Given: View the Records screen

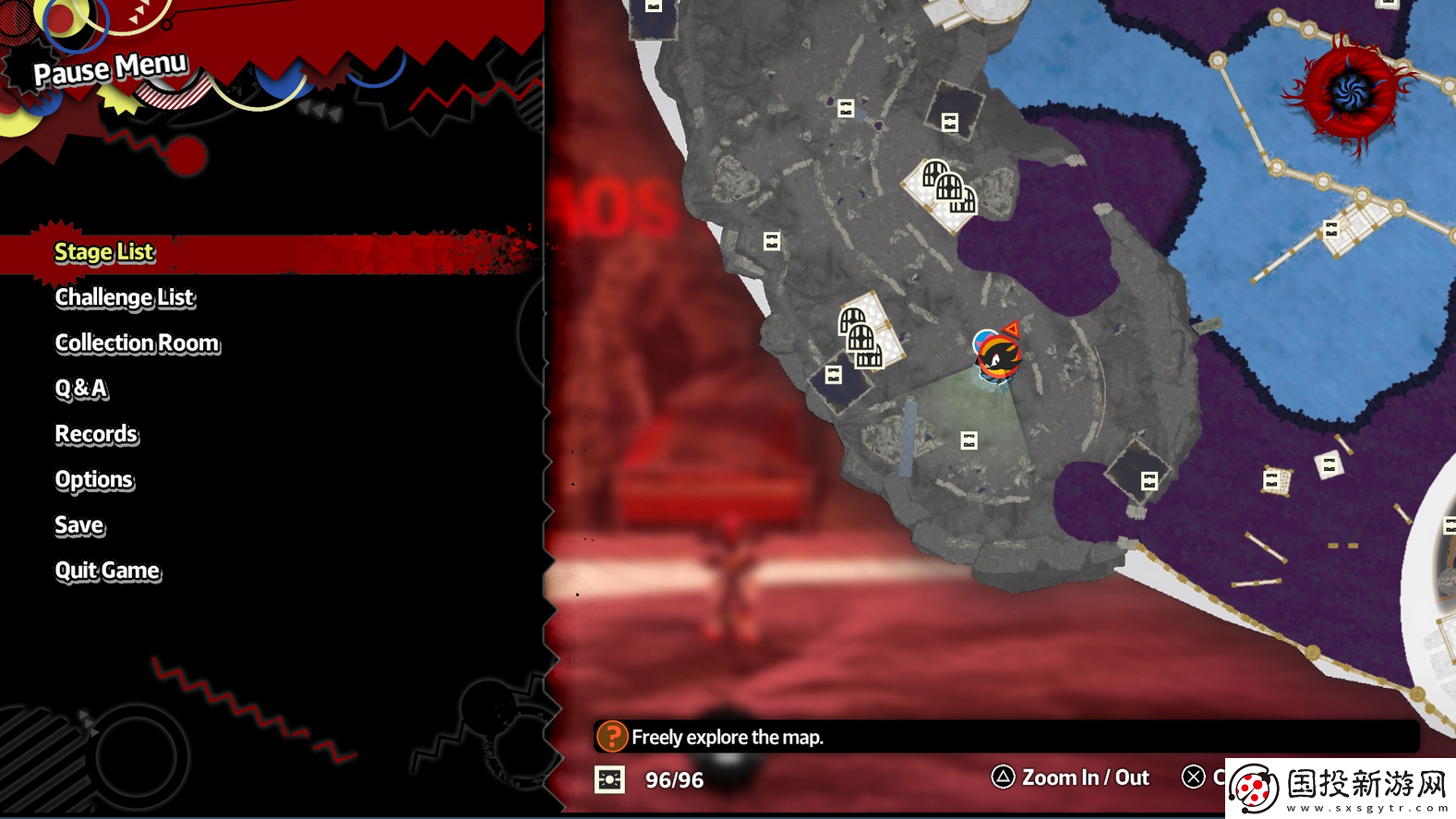Looking at the screenshot, I should (96, 434).
